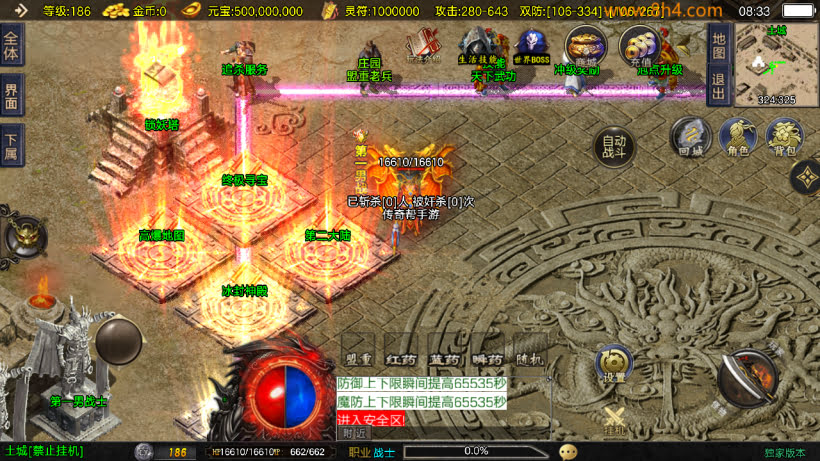
Task: Select the 全体 side tab
Action: (12, 46)
